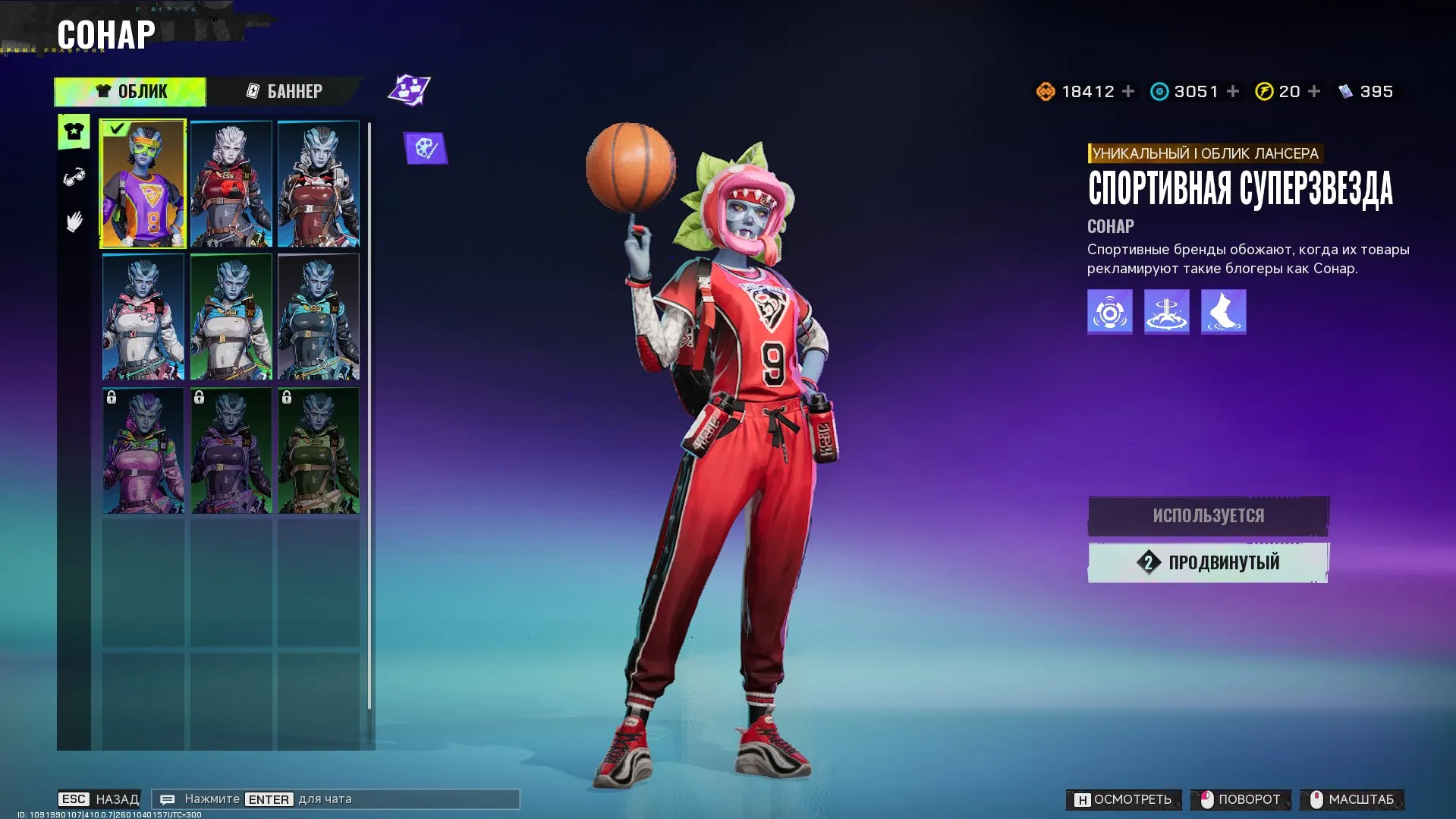This screenshot has height=819, width=1456.
Task: Switch to the ОБЛИК tab
Action: pyautogui.click(x=131, y=91)
